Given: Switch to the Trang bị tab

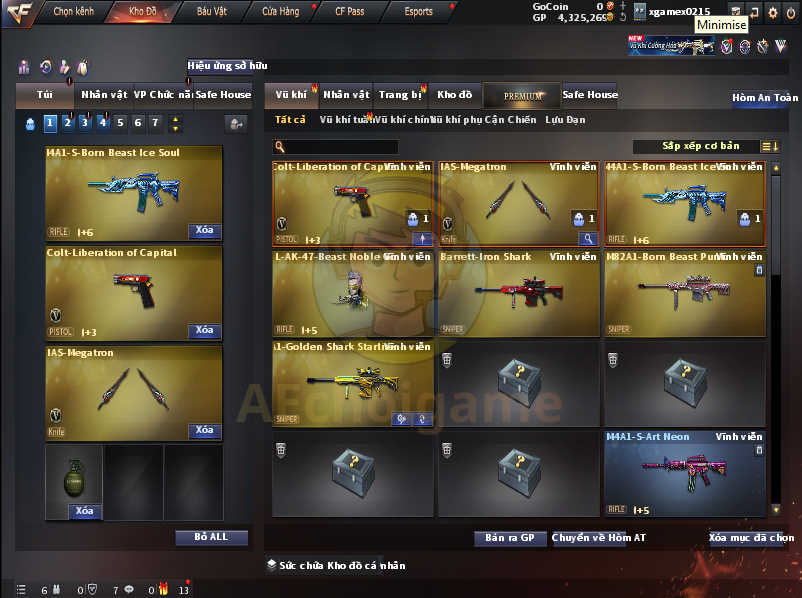Looking at the screenshot, I should (401, 95).
